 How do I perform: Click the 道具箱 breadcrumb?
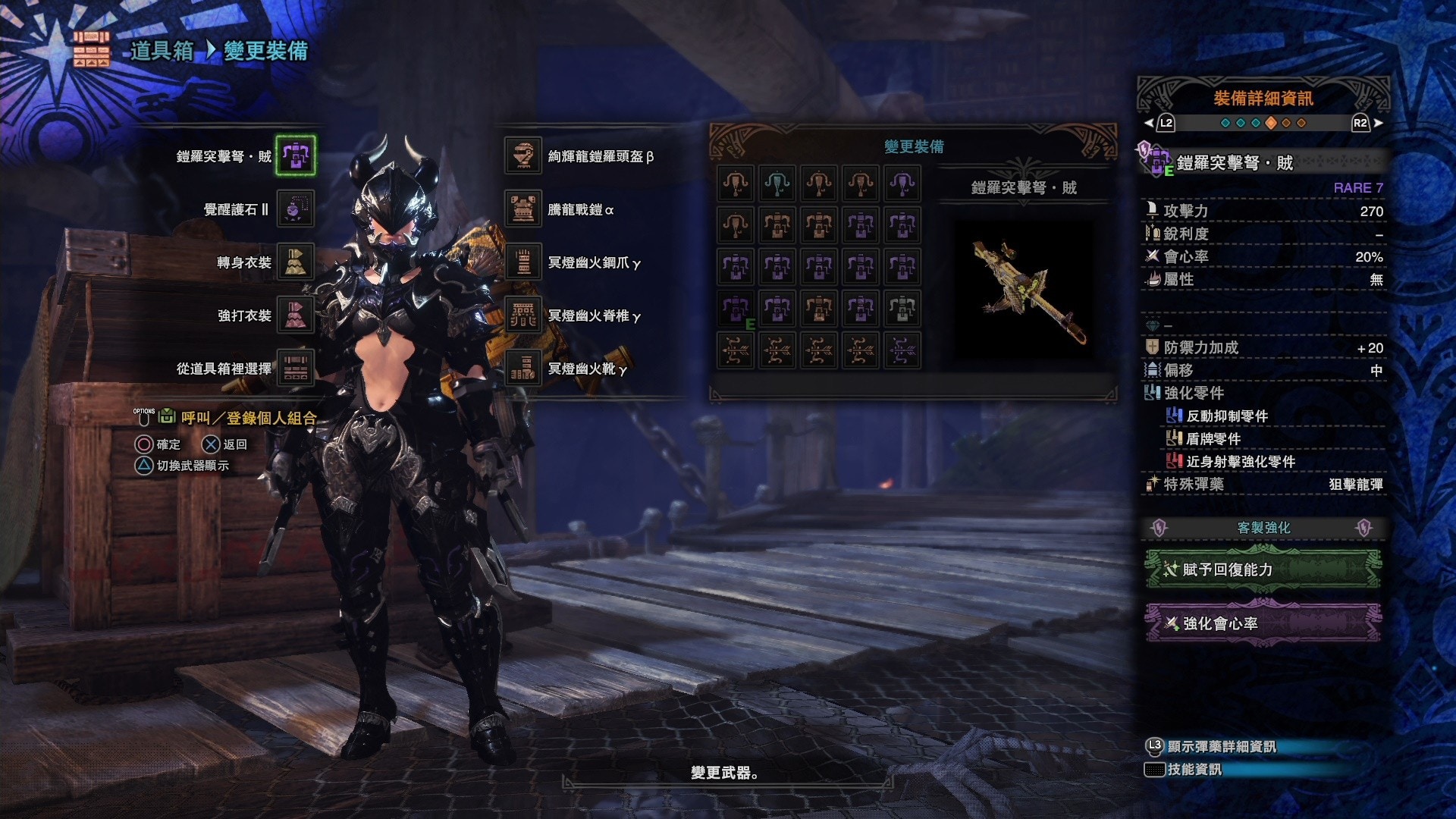tap(162, 51)
